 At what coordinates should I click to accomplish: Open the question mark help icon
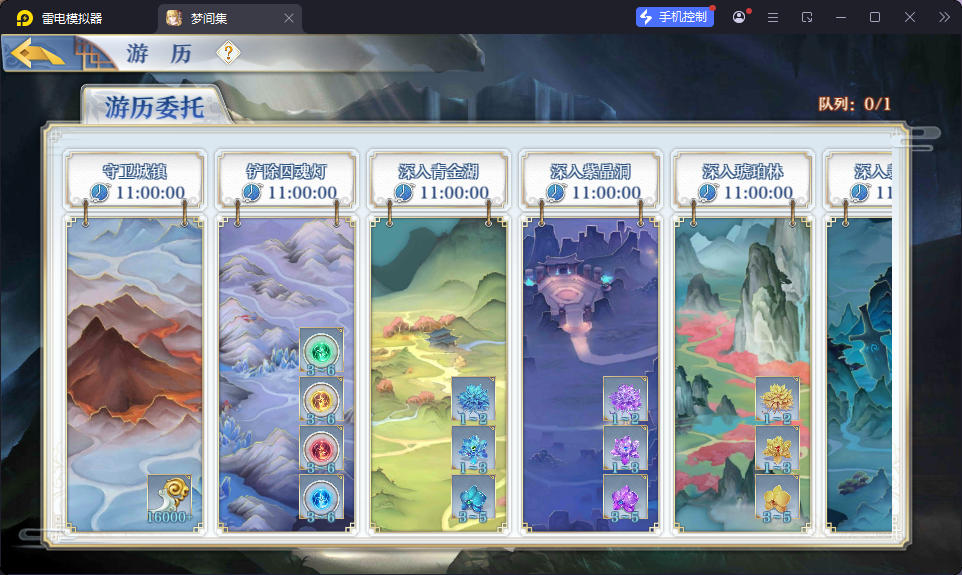pyautogui.click(x=229, y=53)
